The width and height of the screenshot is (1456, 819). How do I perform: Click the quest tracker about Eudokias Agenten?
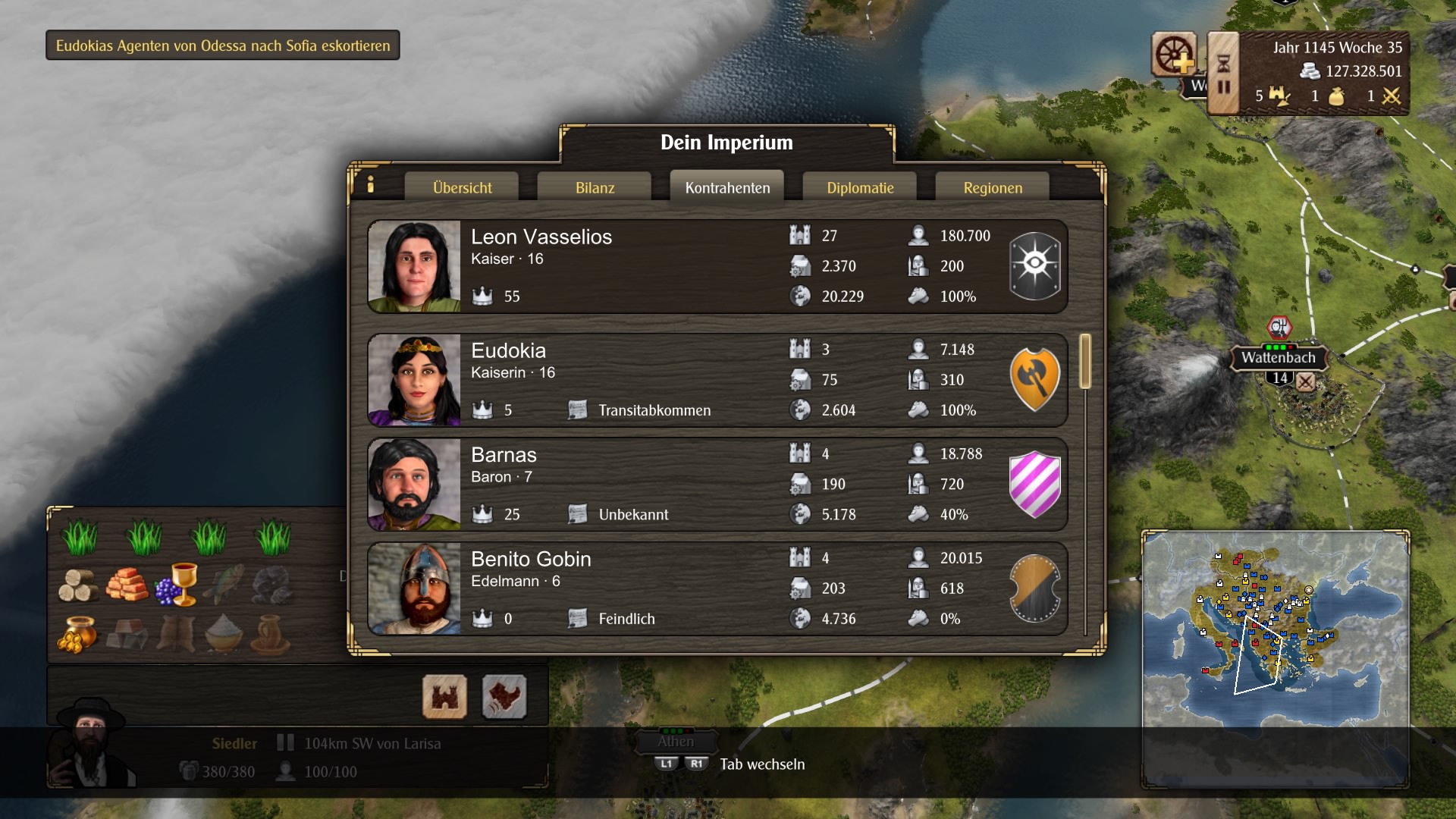point(223,45)
